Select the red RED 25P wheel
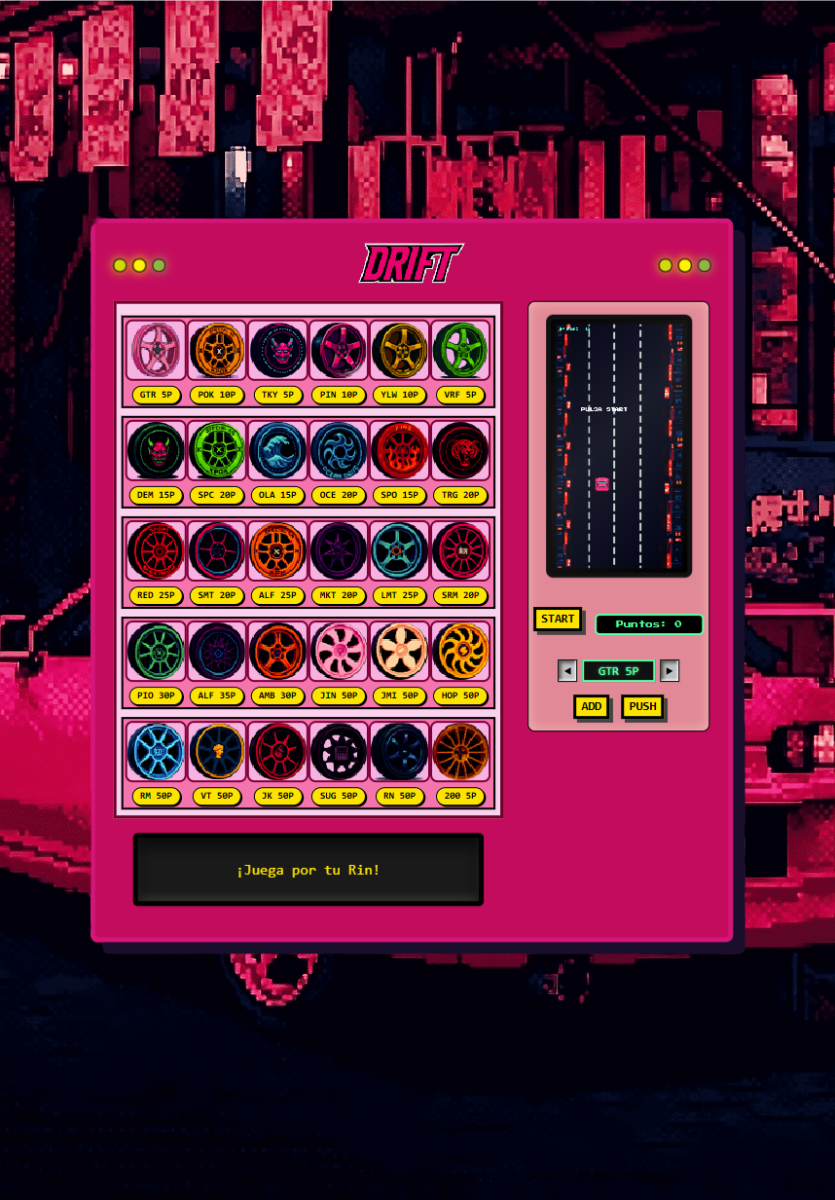This screenshot has height=1200, width=835. [x=156, y=551]
